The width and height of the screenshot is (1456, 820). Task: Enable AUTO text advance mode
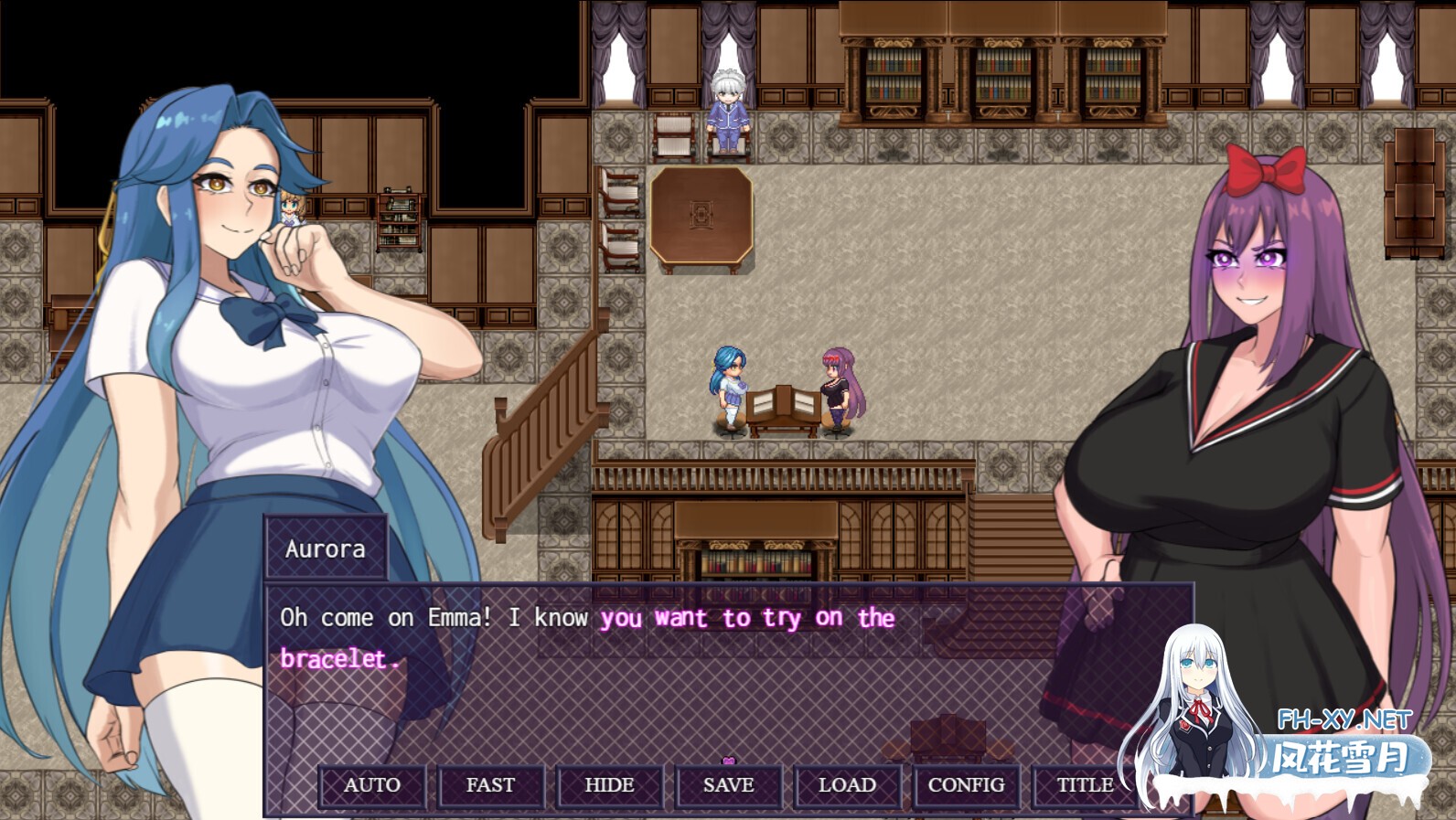370,785
